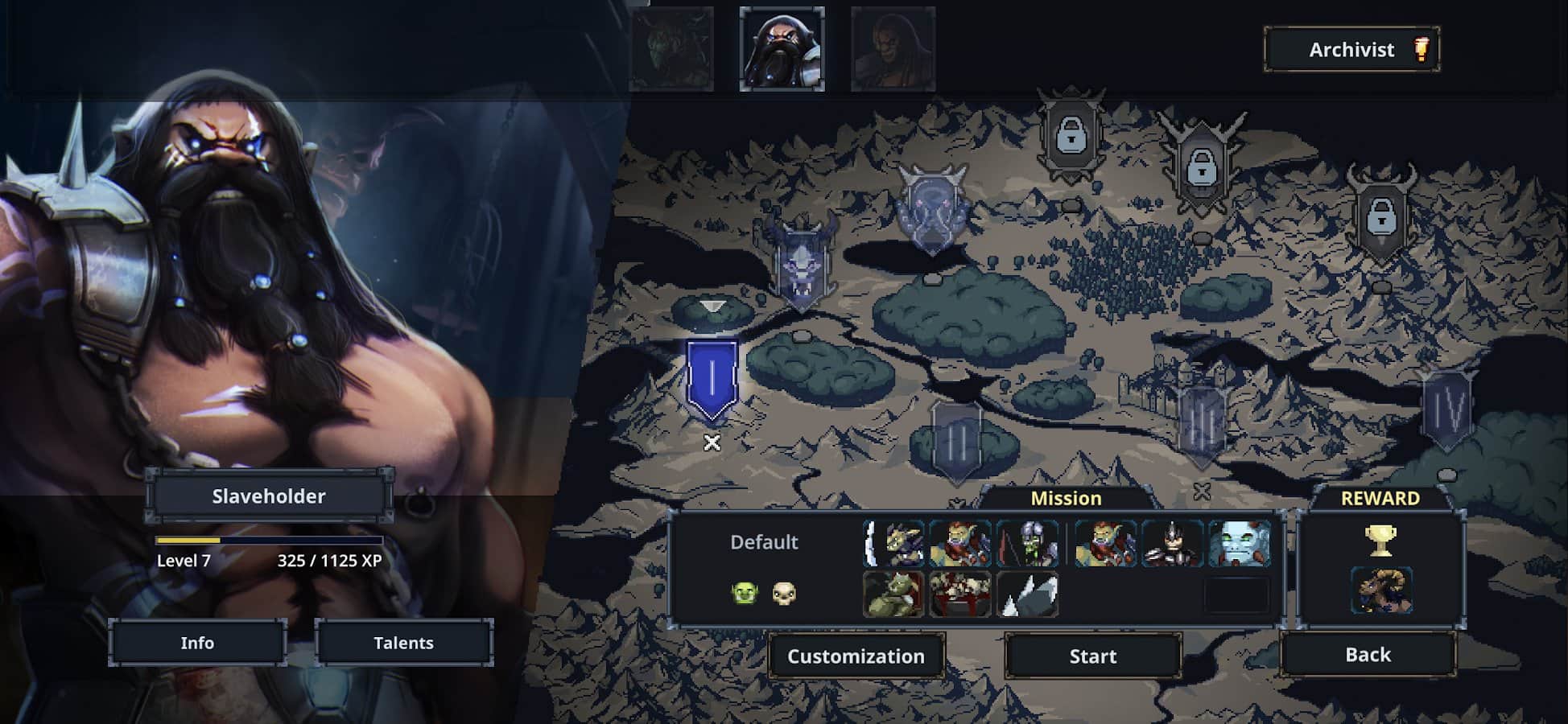Viewport: 1568px width, 724px height.
Task: Select mission banner I on map
Action: pyautogui.click(x=712, y=380)
